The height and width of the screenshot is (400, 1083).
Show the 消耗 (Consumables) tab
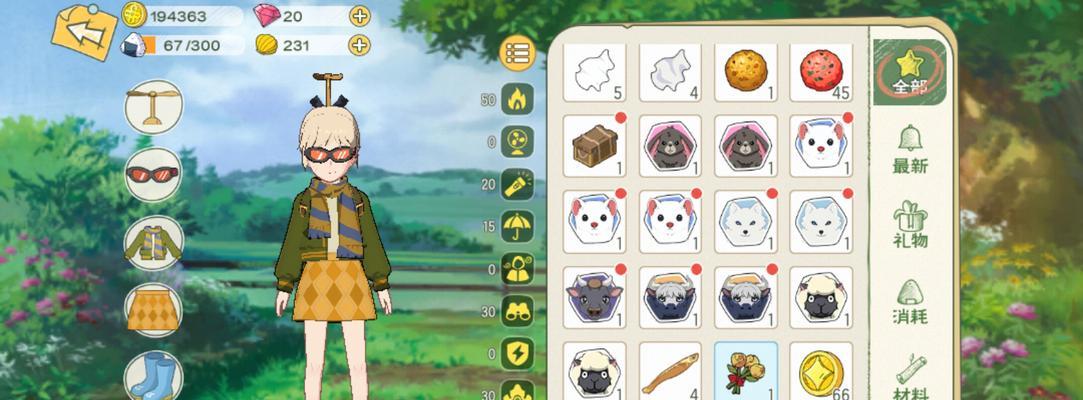click(910, 302)
